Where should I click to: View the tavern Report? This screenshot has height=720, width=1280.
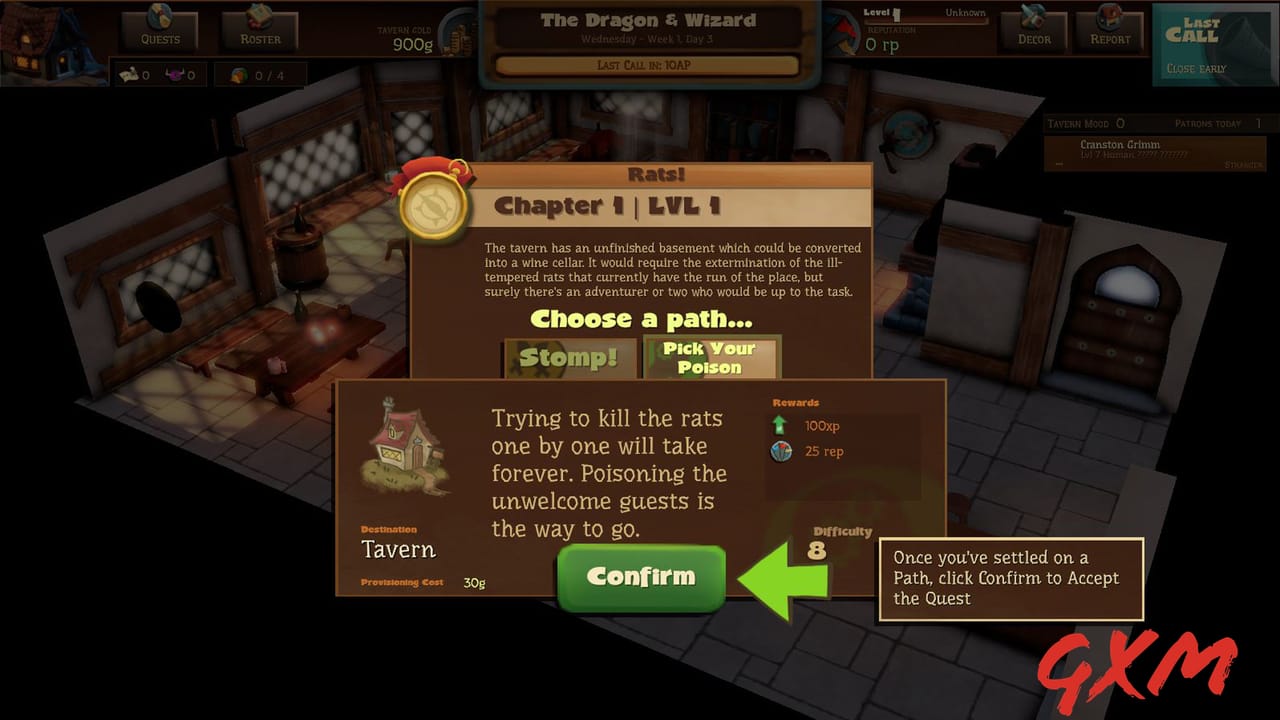click(1108, 31)
